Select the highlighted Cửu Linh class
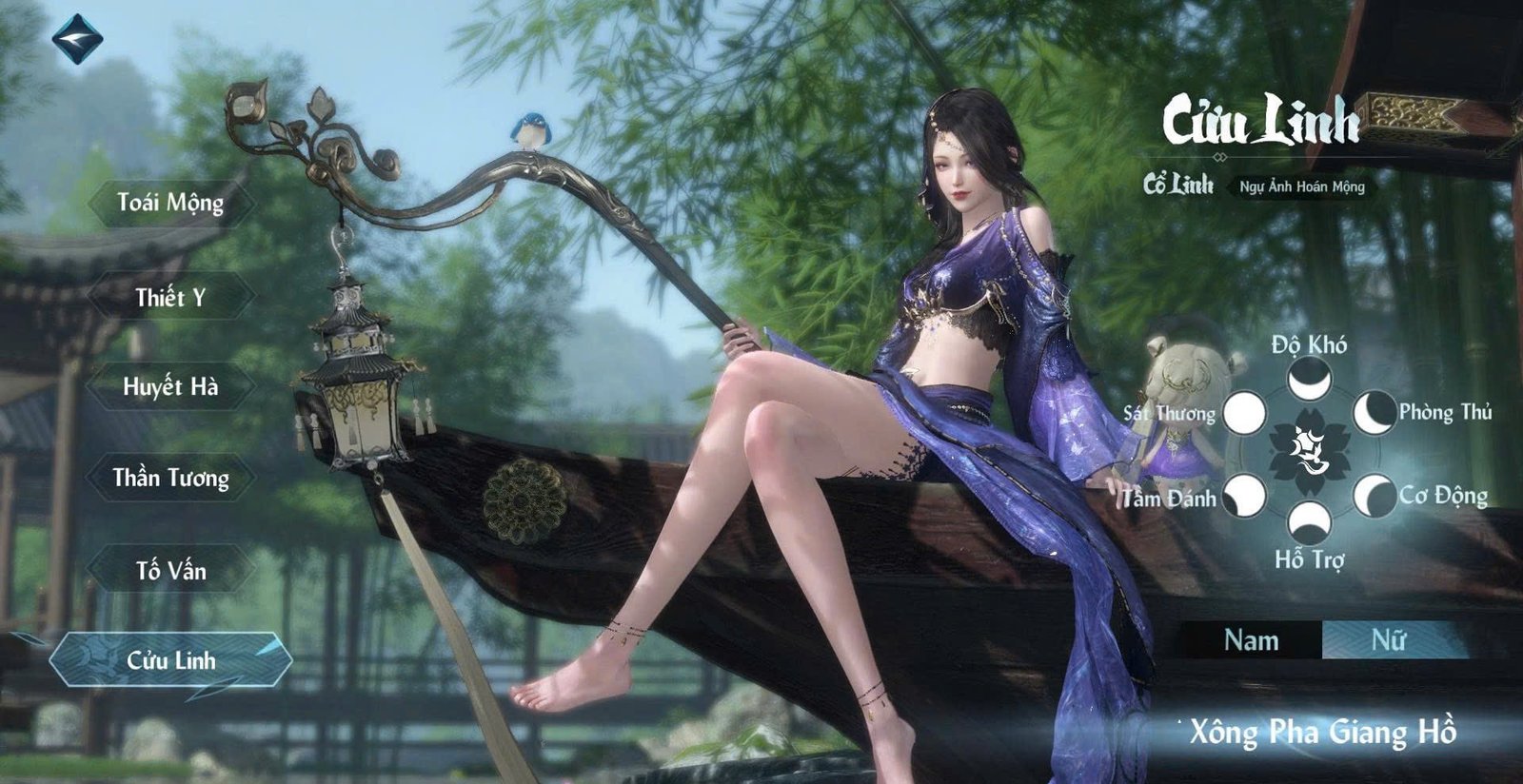This screenshot has width=1523, height=784. [x=171, y=659]
